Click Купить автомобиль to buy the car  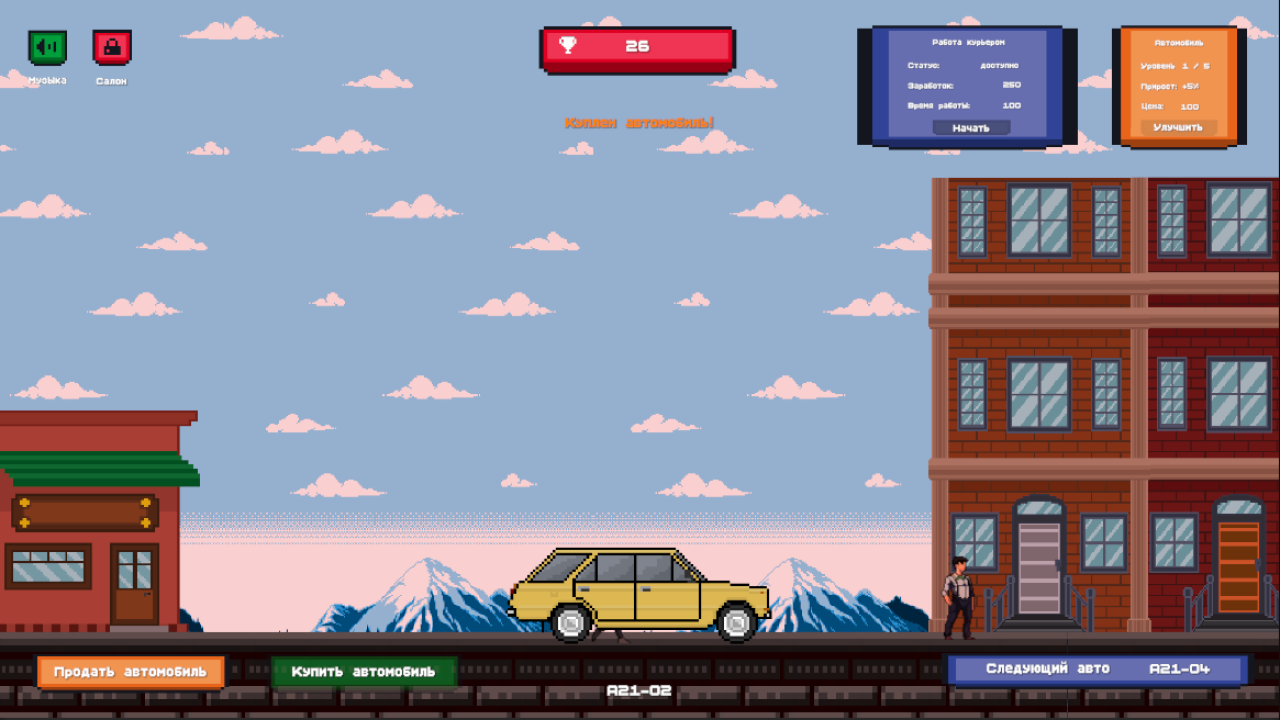coord(364,671)
